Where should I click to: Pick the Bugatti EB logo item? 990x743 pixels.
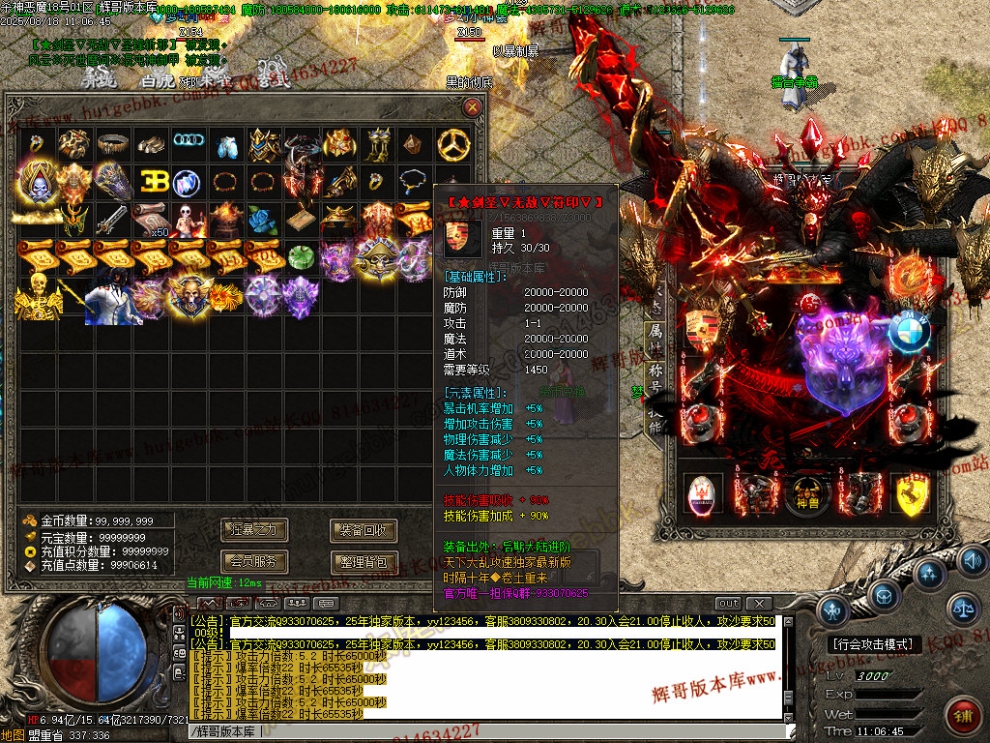coord(152,182)
